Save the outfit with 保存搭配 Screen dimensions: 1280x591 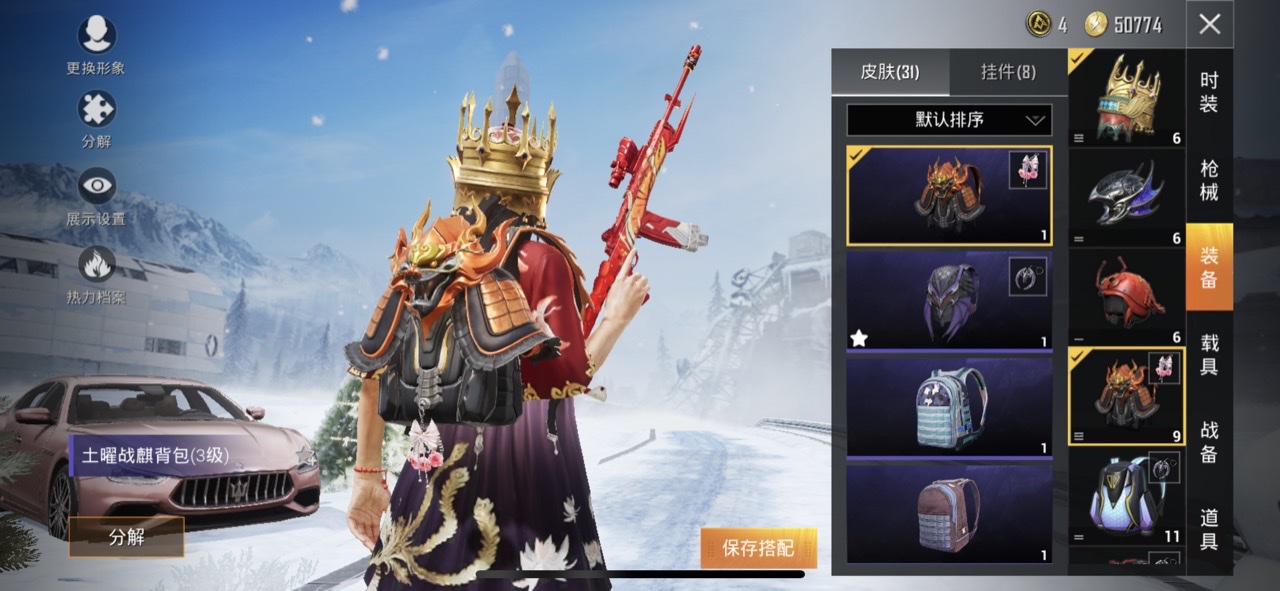(758, 548)
